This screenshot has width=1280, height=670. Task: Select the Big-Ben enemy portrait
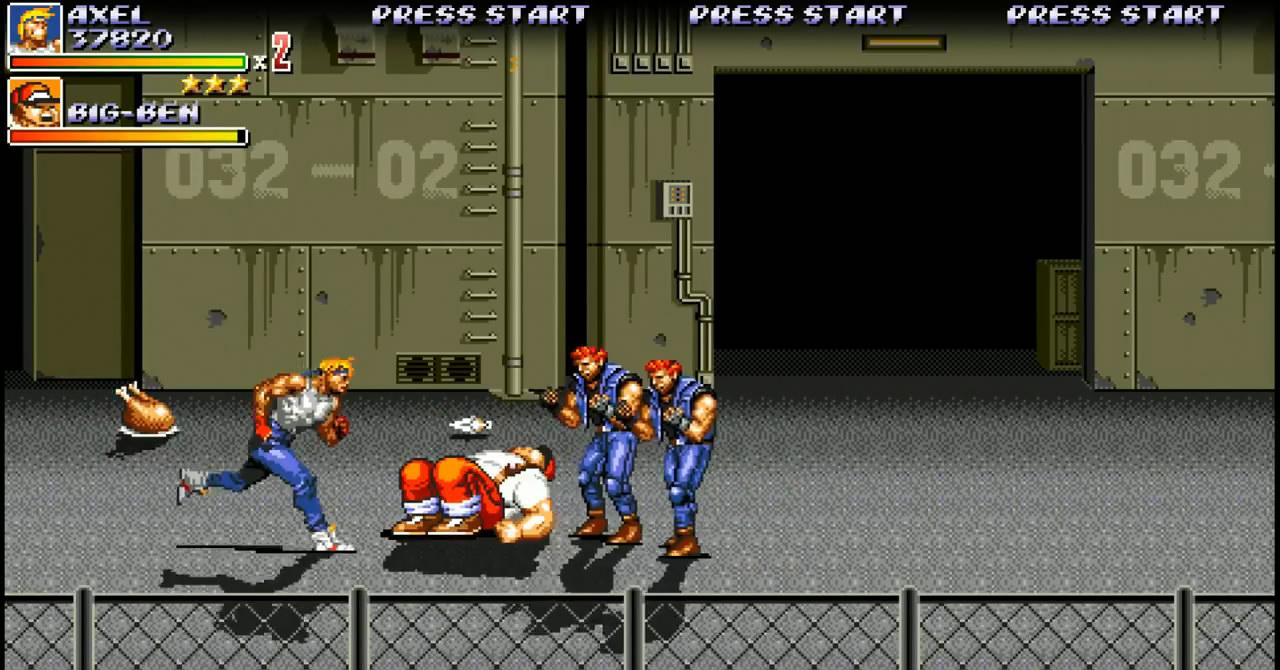click(x=35, y=102)
